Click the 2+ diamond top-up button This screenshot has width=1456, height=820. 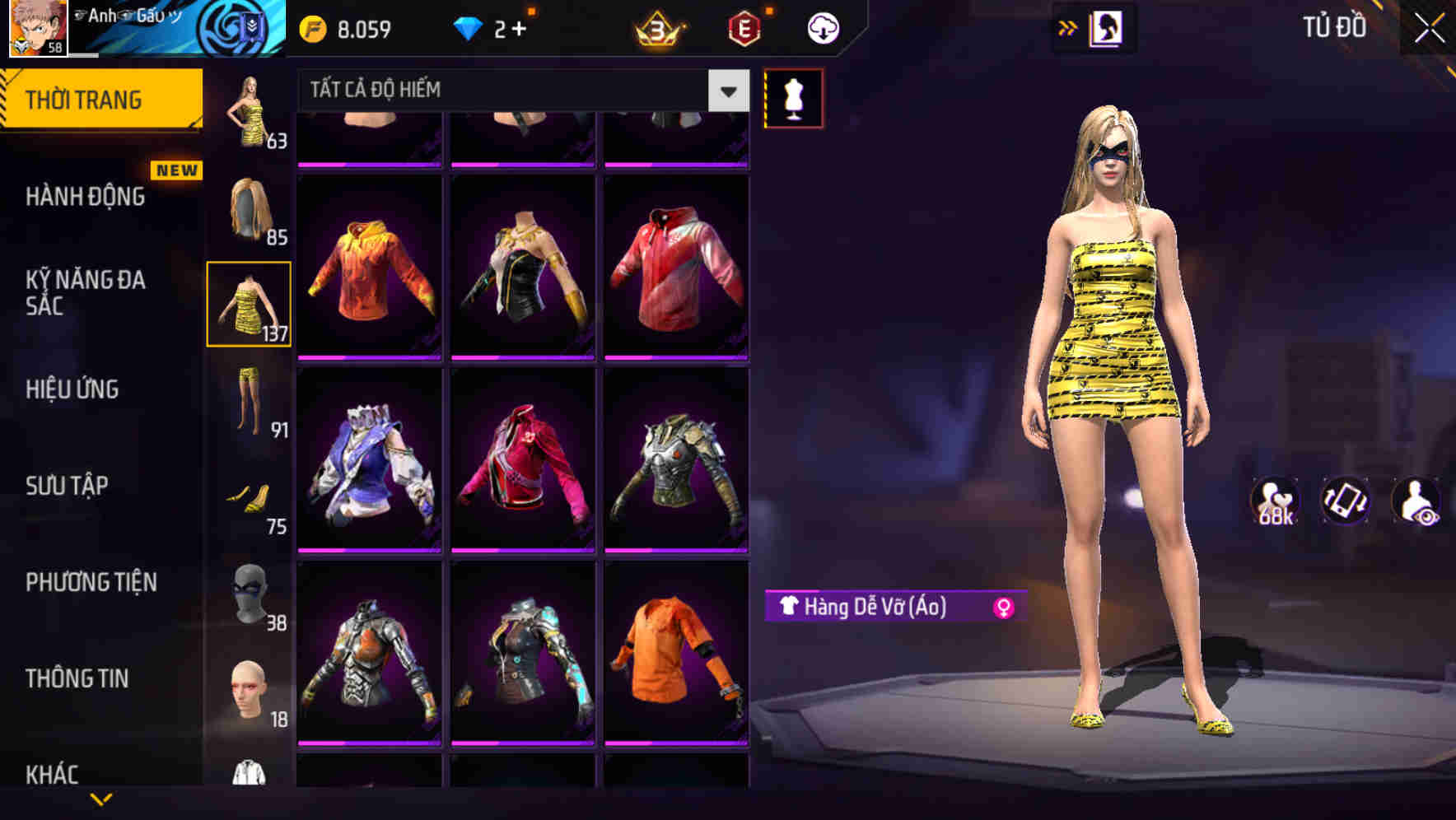pos(494,27)
